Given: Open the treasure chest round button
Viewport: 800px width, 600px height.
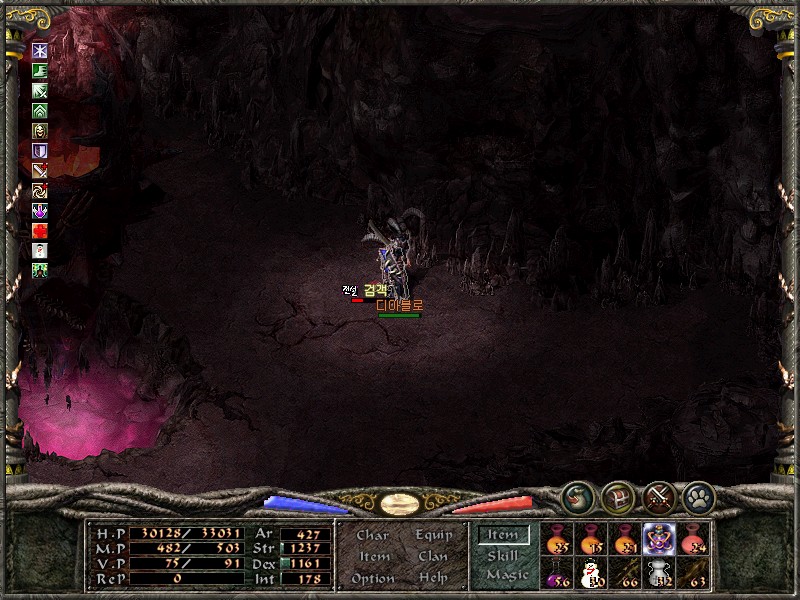Looking at the screenshot, I should coord(618,496).
